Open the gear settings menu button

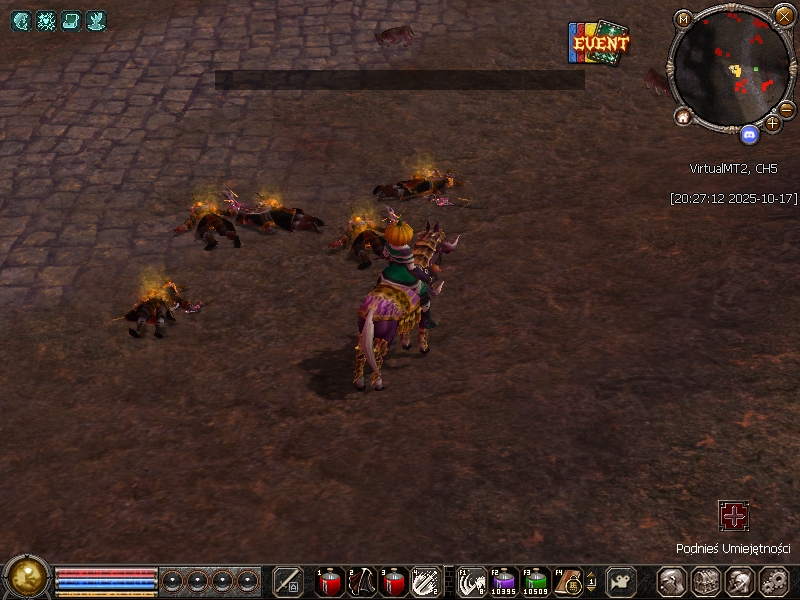click(775, 581)
